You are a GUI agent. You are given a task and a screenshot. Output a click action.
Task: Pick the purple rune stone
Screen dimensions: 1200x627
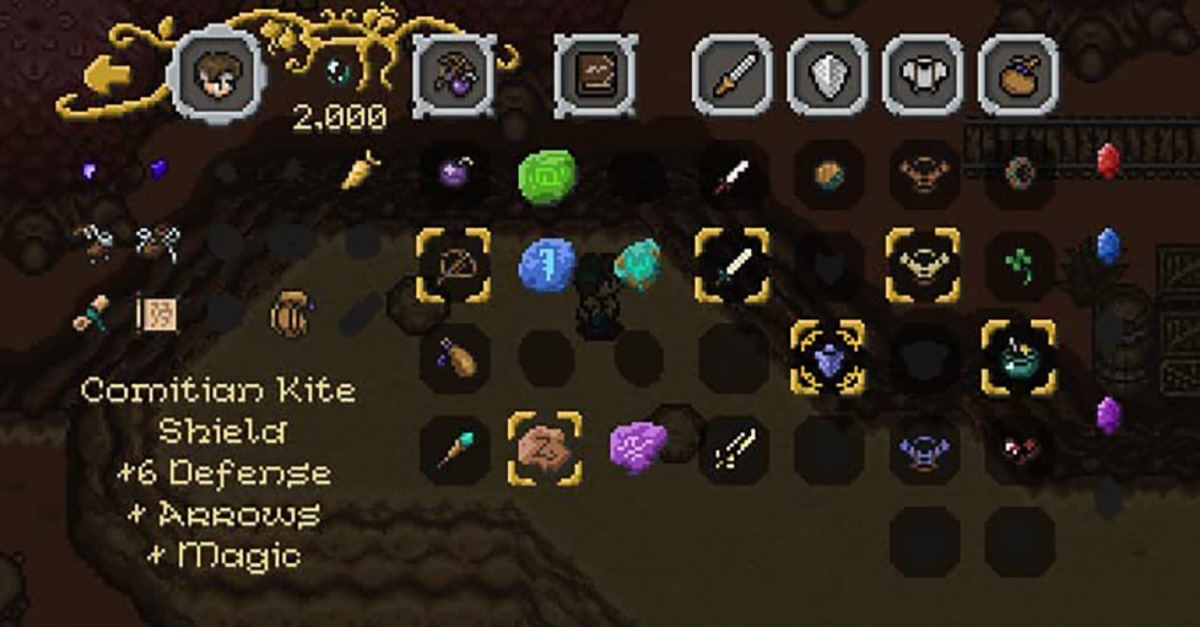point(637,447)
